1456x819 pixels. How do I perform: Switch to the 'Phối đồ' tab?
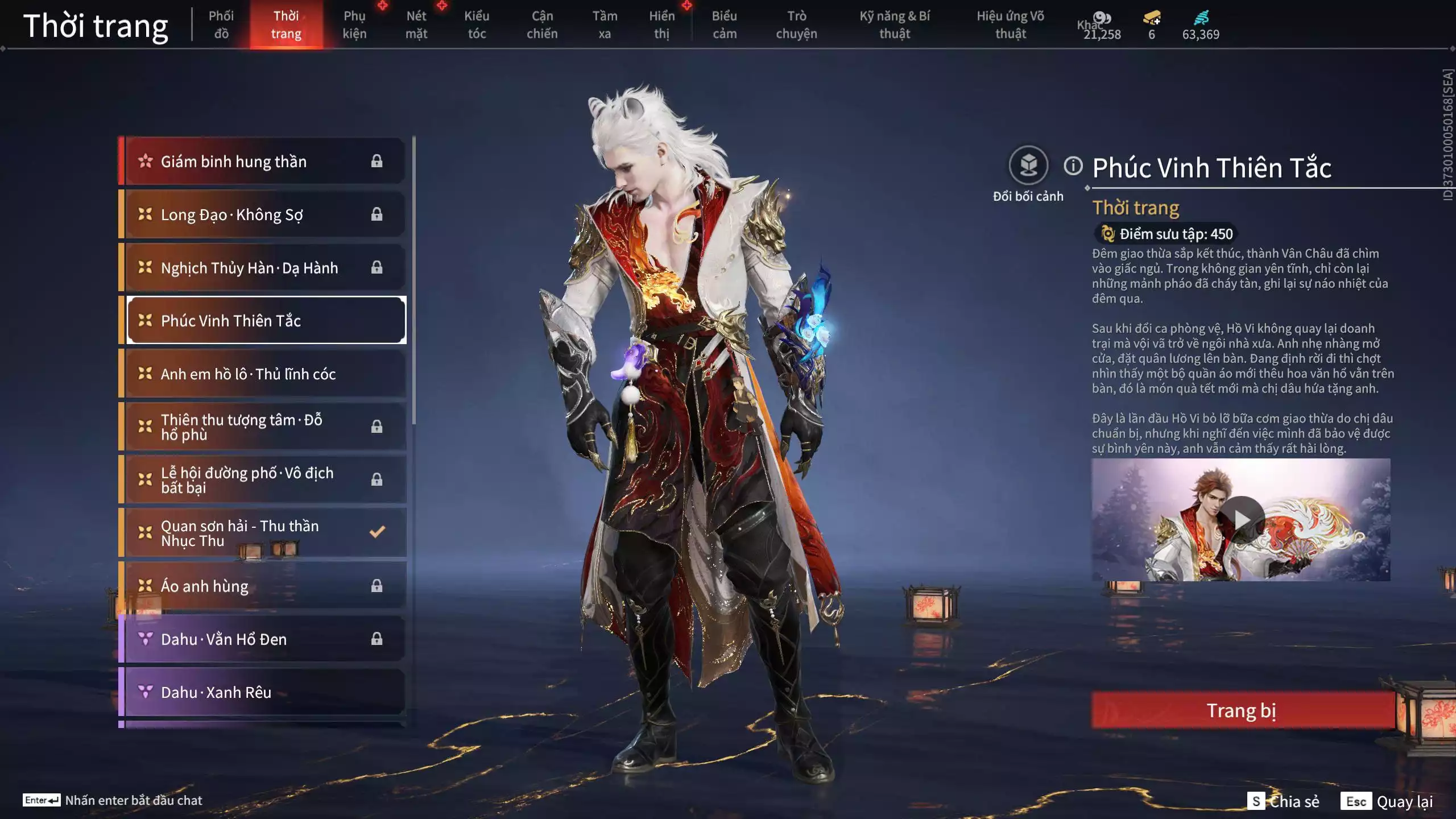pyautogui.click(x=221, y=24)
